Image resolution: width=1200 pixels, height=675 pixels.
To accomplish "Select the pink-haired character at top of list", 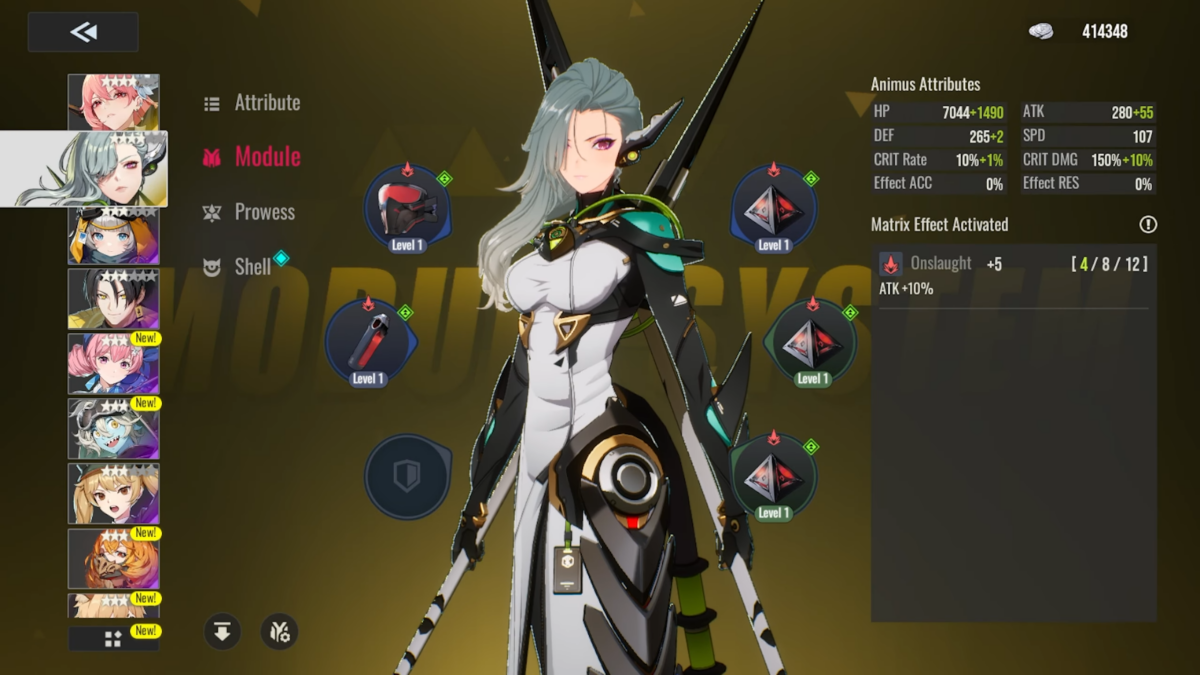I will pyautogui.click(x=113, y=101).
